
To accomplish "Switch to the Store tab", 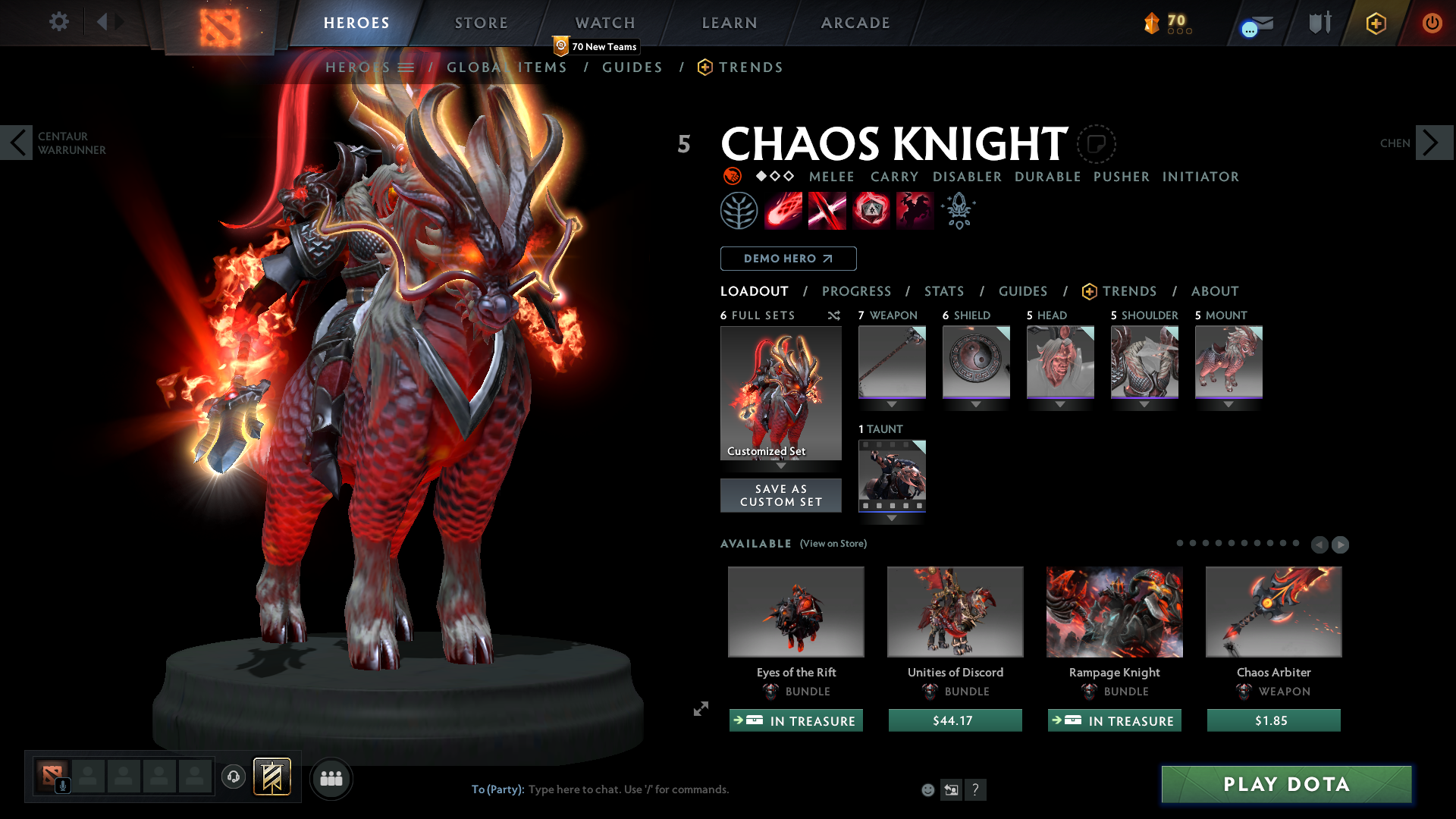I will 481,23.
